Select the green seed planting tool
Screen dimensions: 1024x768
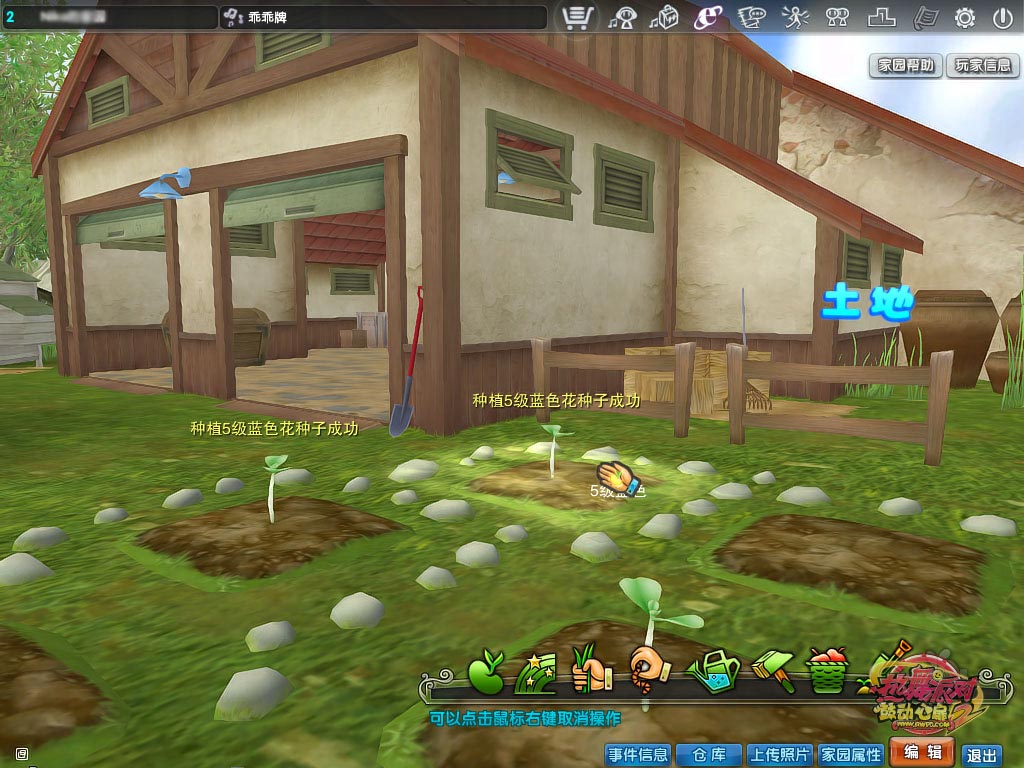487,671
